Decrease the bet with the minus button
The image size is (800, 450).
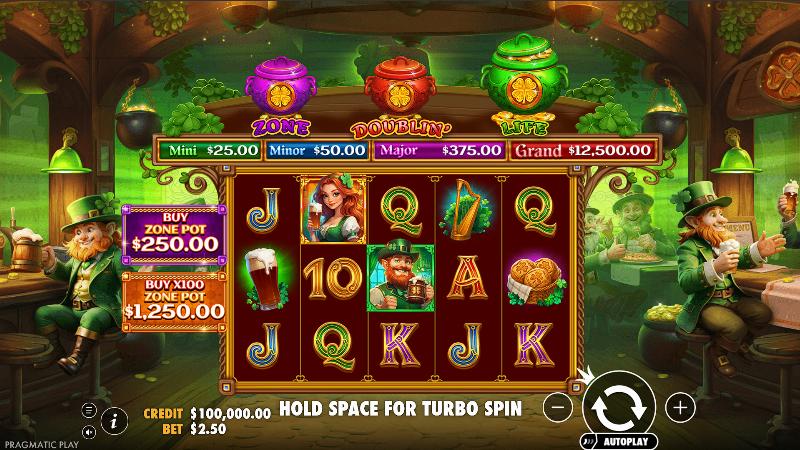(x=560, y=407)
